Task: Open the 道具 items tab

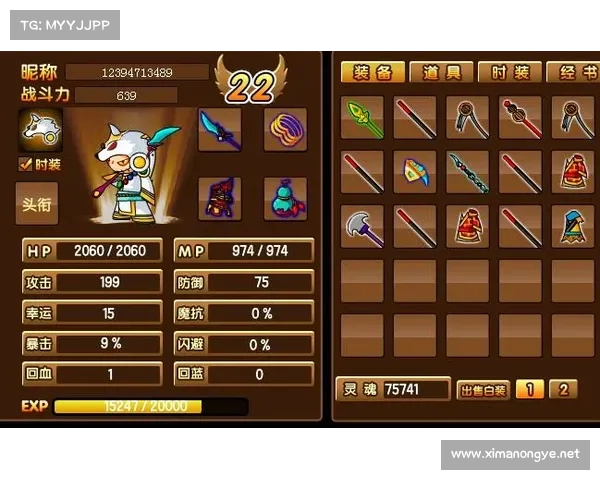Action: [440, 72]
